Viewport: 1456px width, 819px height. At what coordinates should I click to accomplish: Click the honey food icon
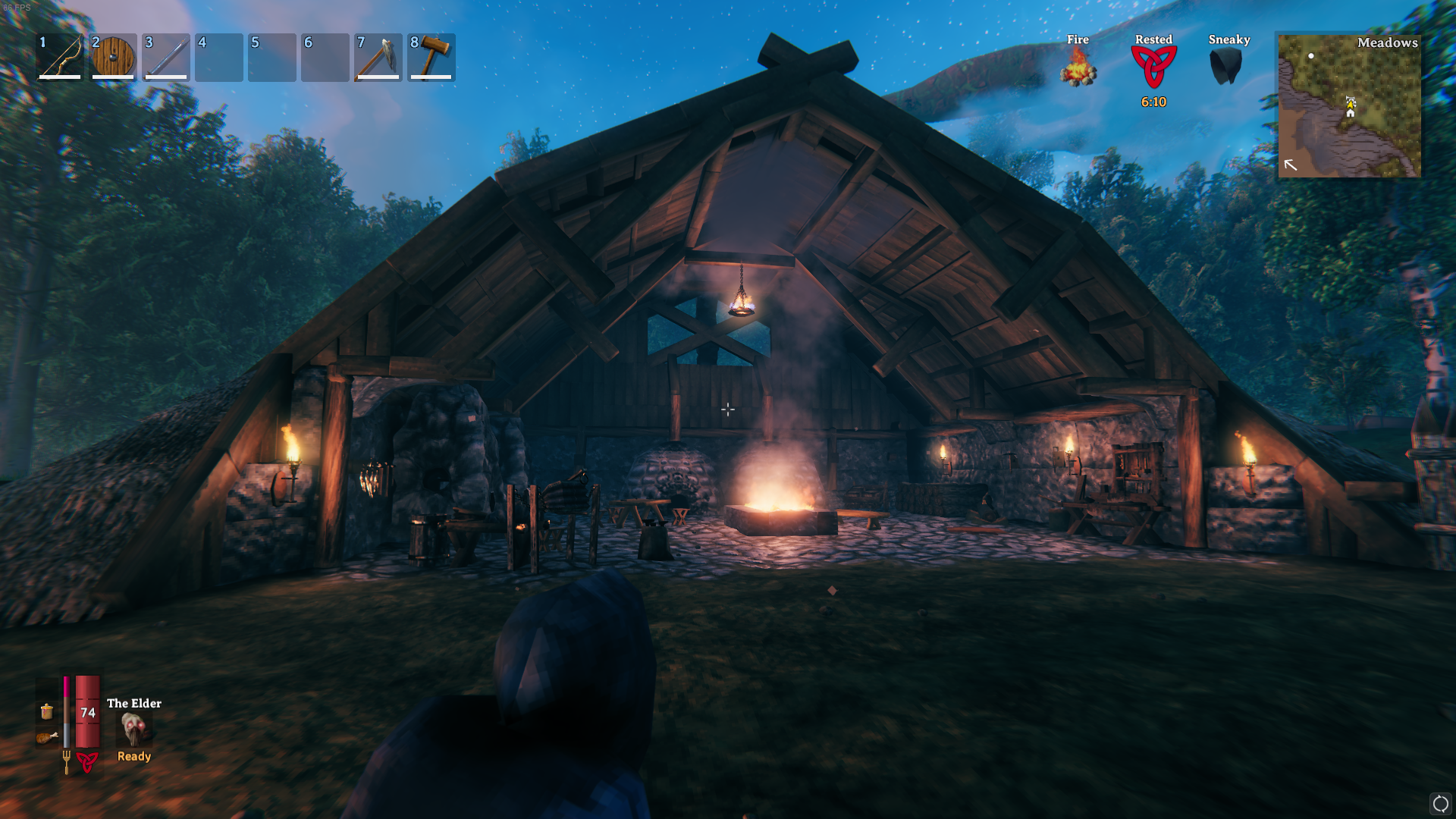pyautogui.click(x=47, y=713)
